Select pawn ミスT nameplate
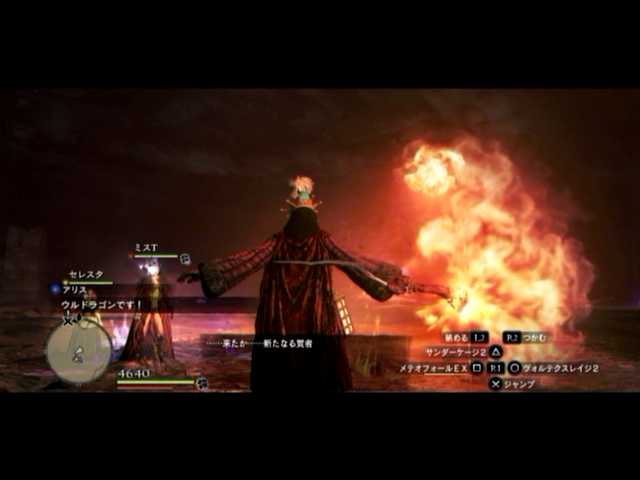640x480 pixels. tap(146, 247)
